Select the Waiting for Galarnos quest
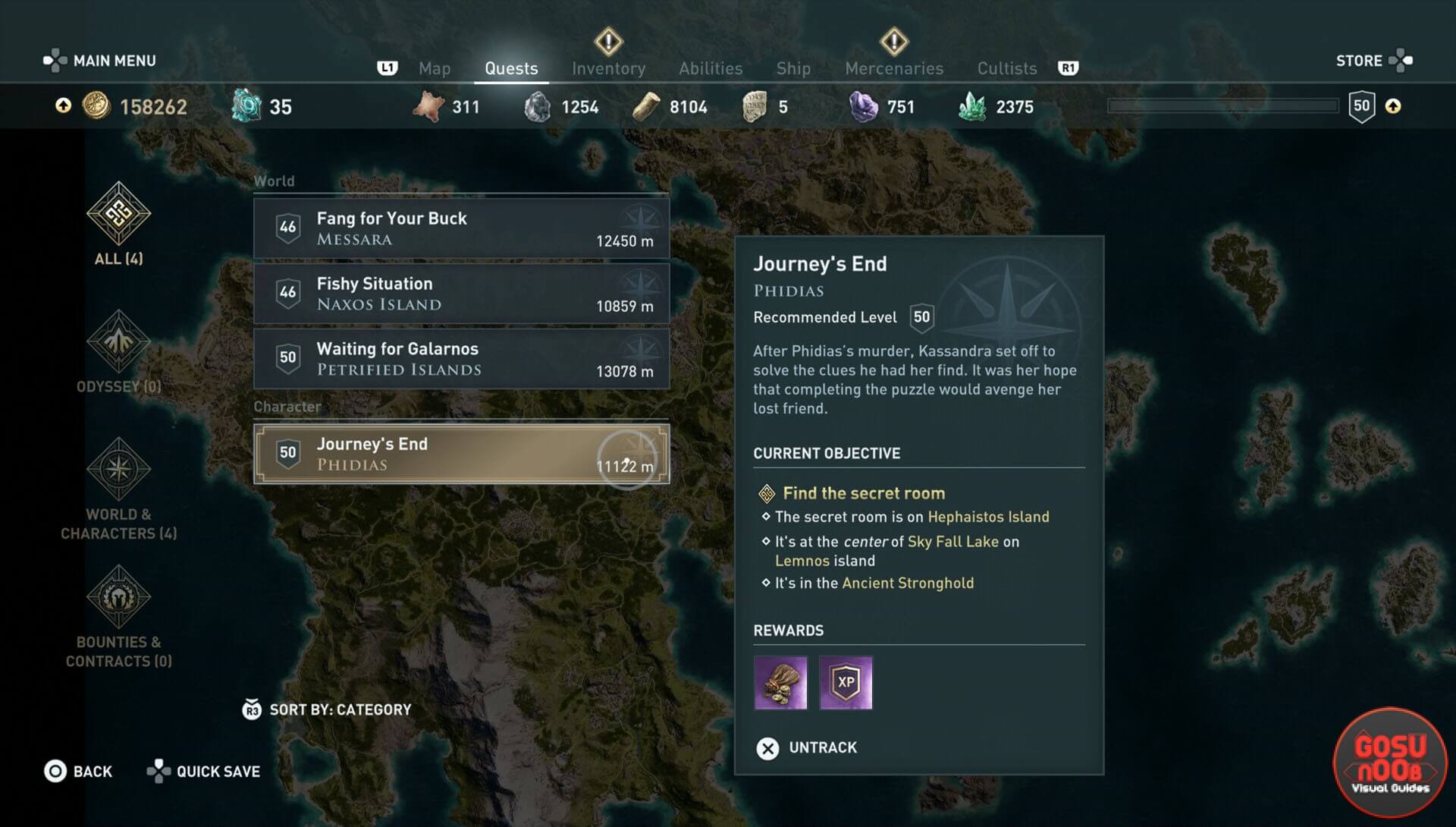This screenshot has height=827, width=1456. 461,359
